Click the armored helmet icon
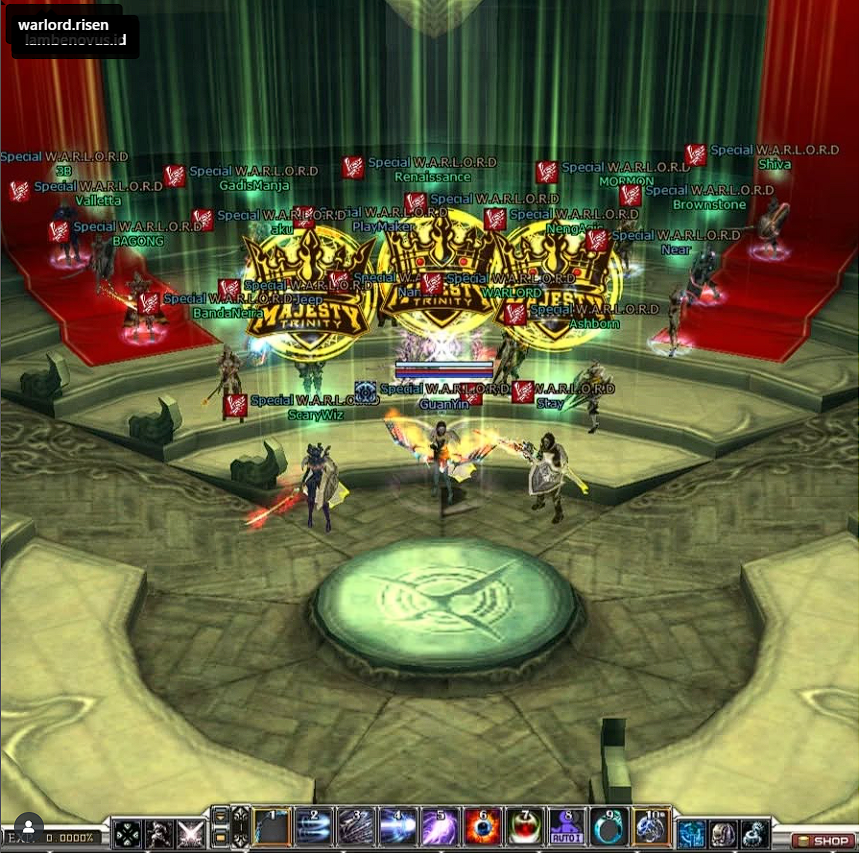This screenshot has height=853, width=859. [x=724, y=834]
